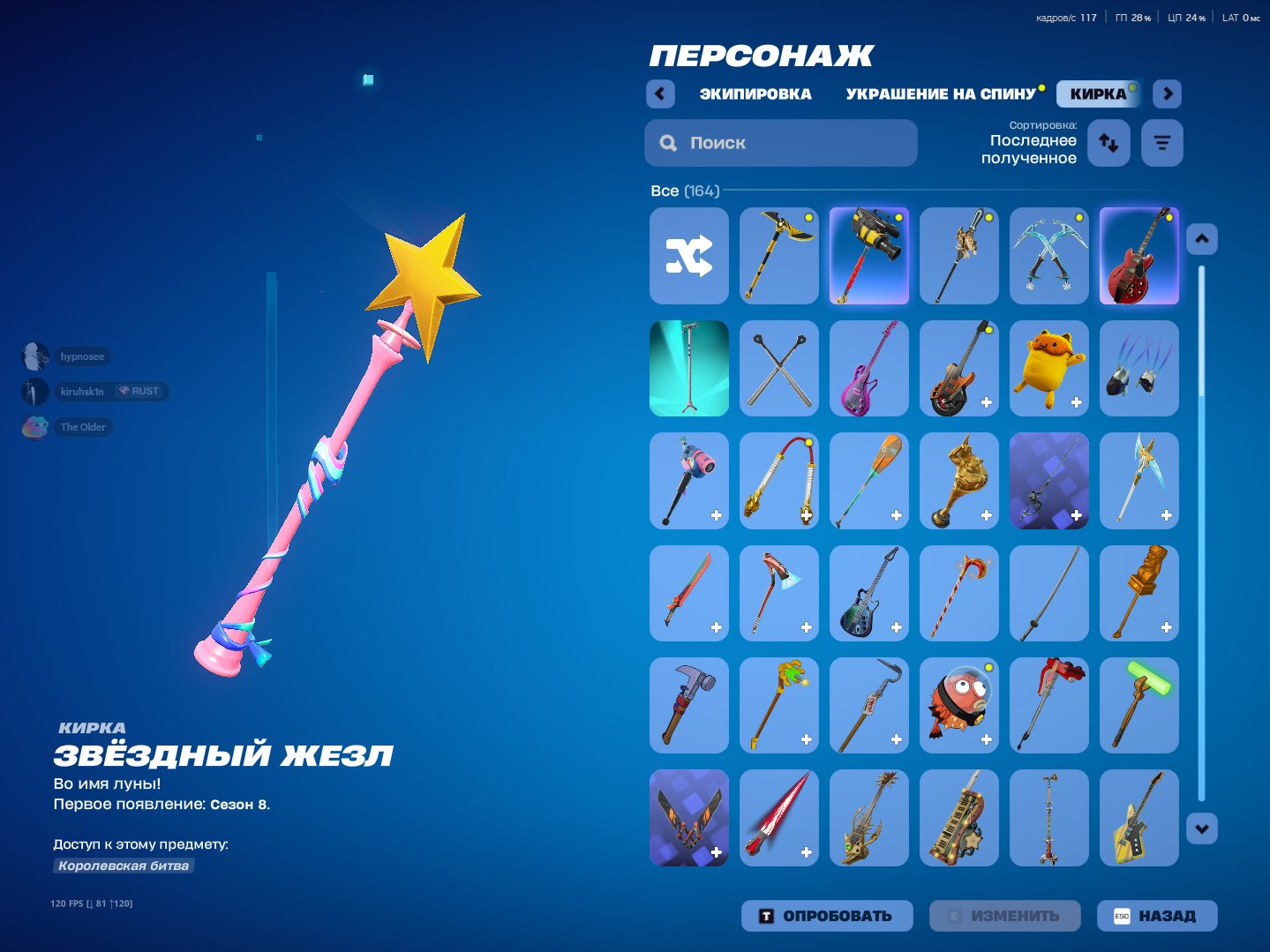The image size is (1270, 952).
Task: Open the sort arrows icon beside sorting
Action: [1108, 142]
